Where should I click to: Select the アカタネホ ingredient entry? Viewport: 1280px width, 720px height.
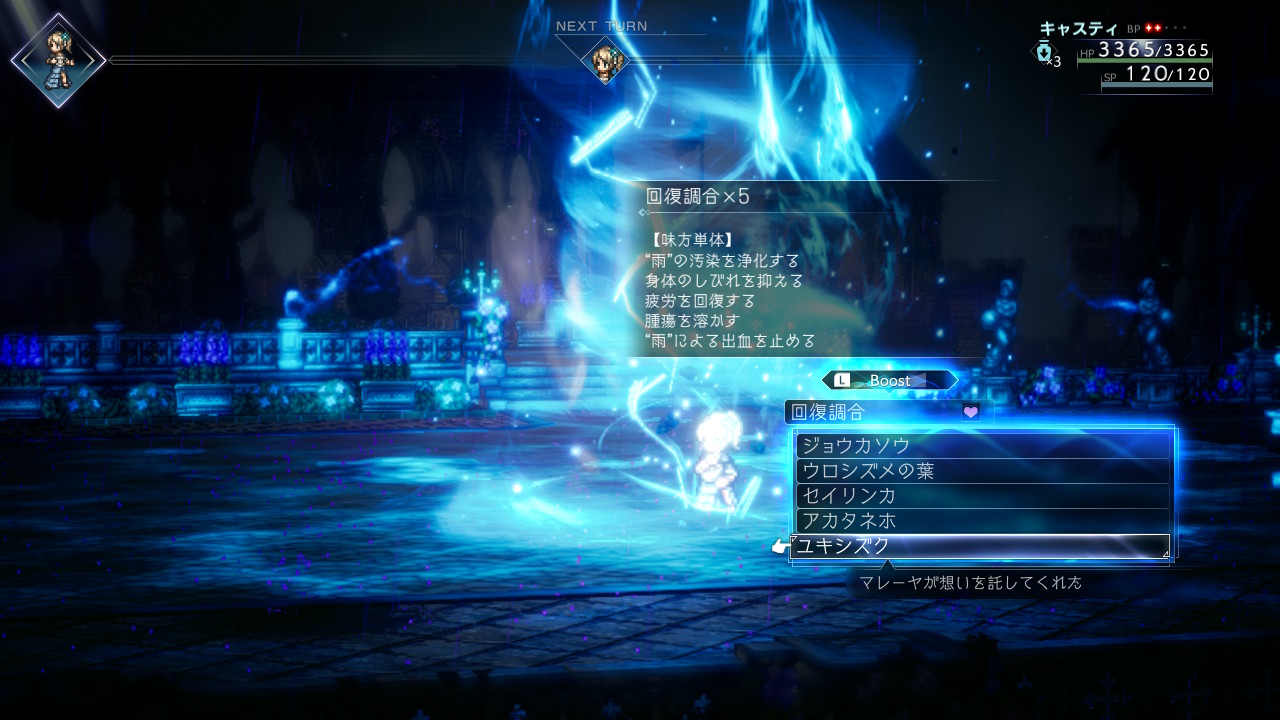(982, 521)
